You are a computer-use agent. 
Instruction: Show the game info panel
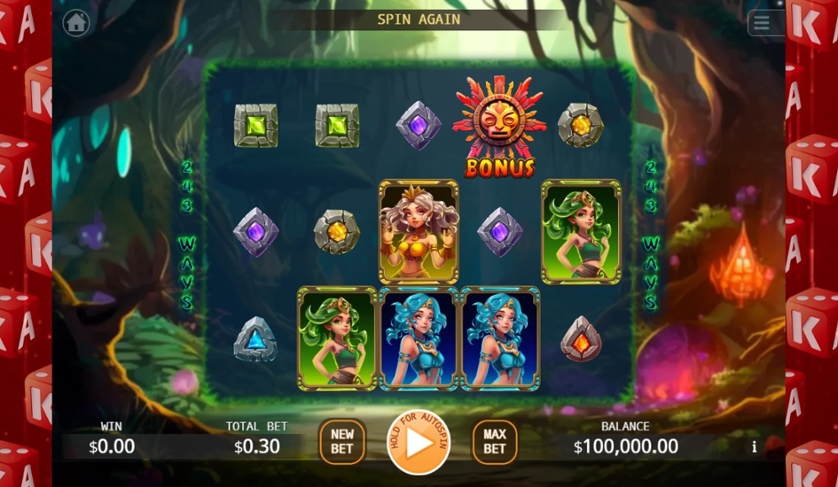pos(754,447)
